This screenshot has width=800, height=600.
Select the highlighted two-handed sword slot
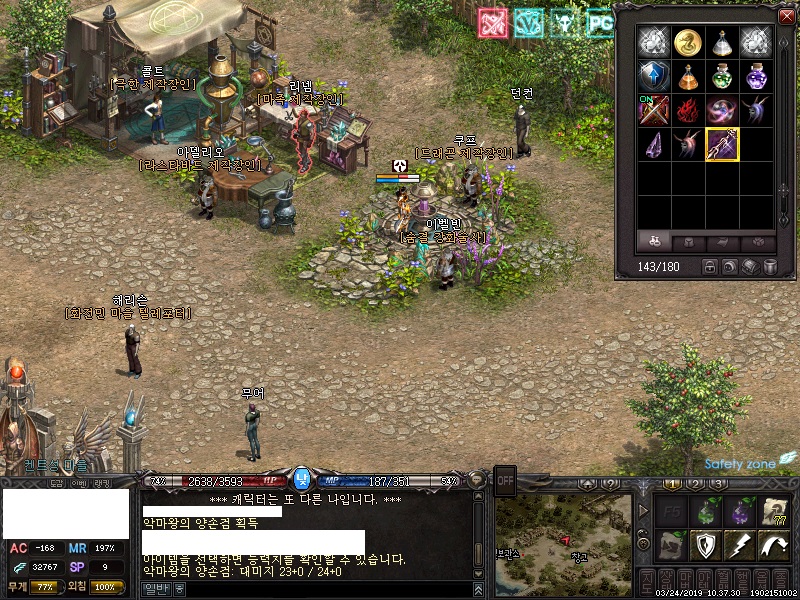721,144
